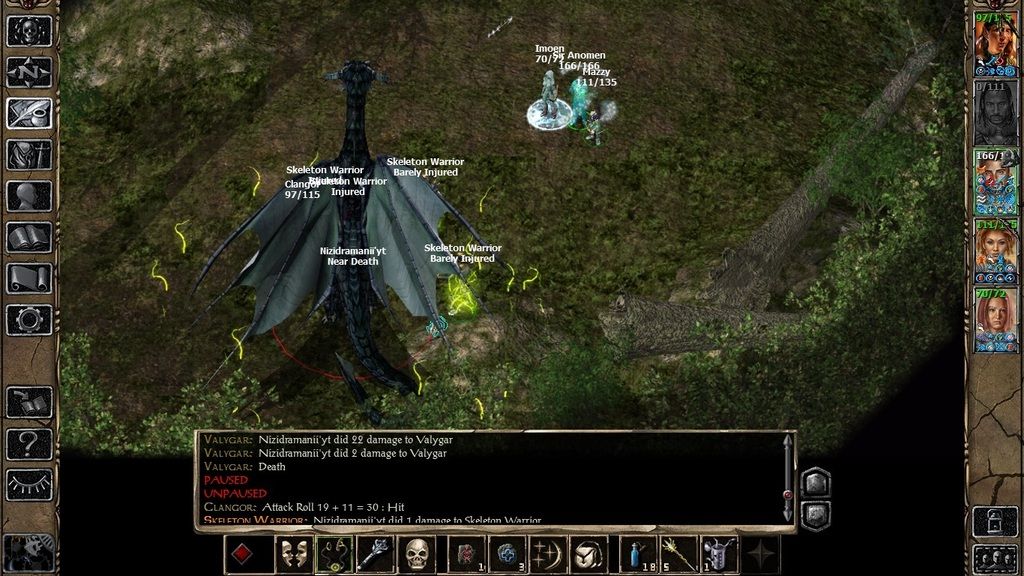The width and height of the screenshot is (1024, 576).
Task: Open the priest scroll icon
Action: pyautogui.click(x=29, y=278)
